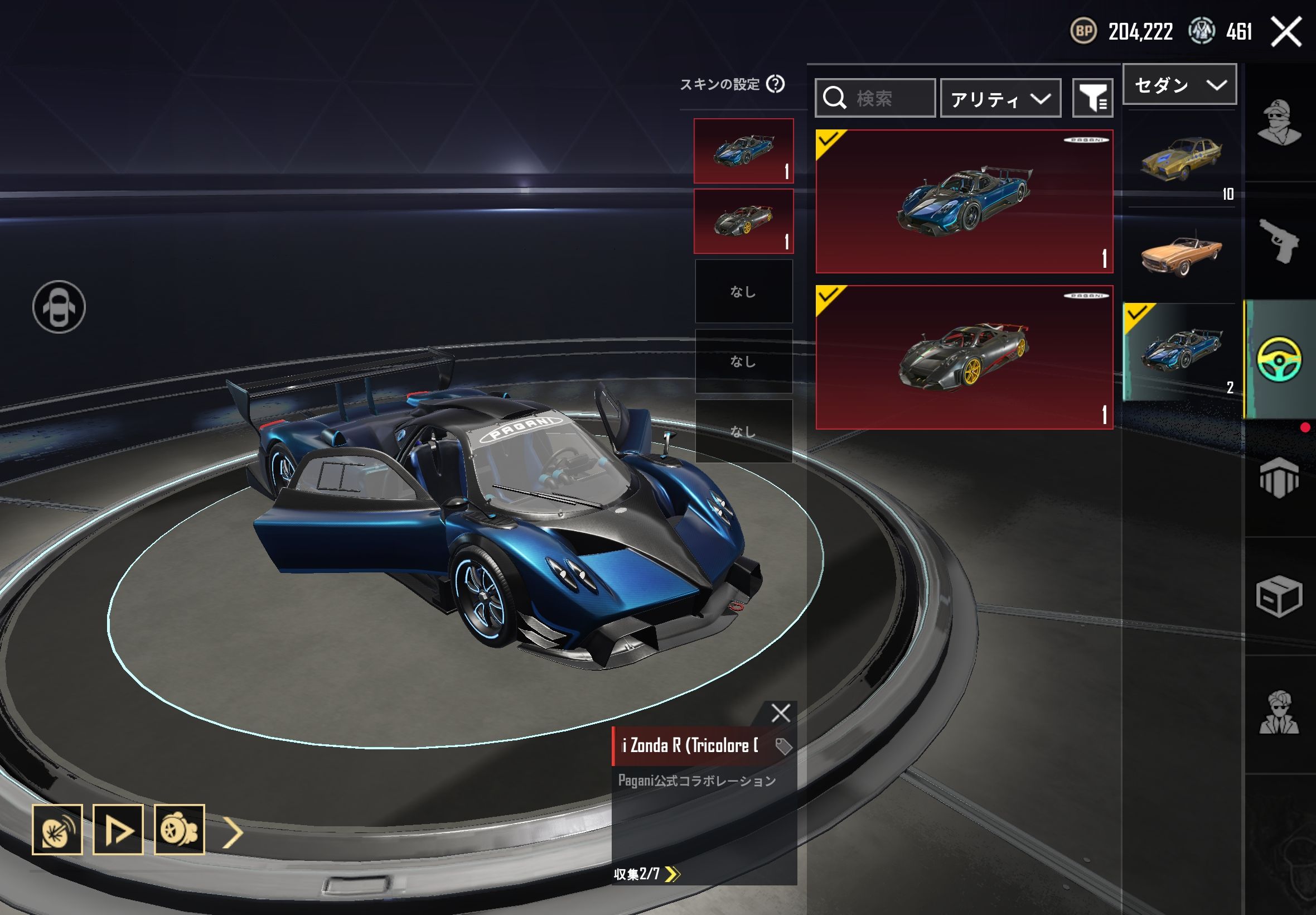
Task: Select the grey Tricolore Pagani skin card
Action: tap(964, 357)
